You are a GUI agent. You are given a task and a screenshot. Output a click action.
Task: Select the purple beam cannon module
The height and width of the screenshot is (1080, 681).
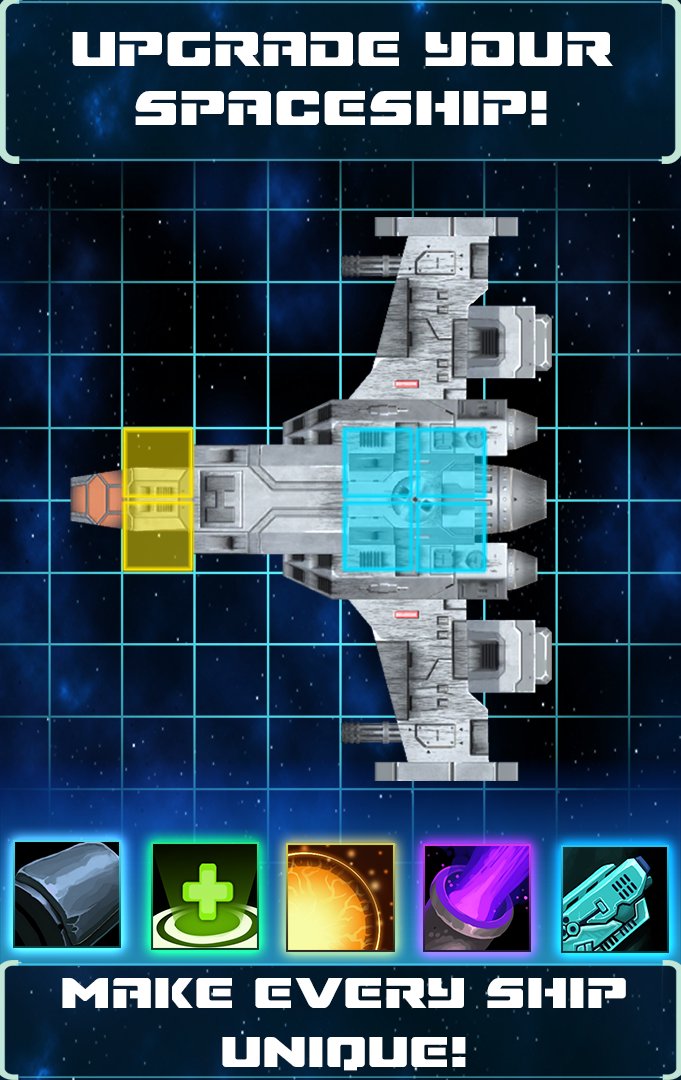(477, 896)
